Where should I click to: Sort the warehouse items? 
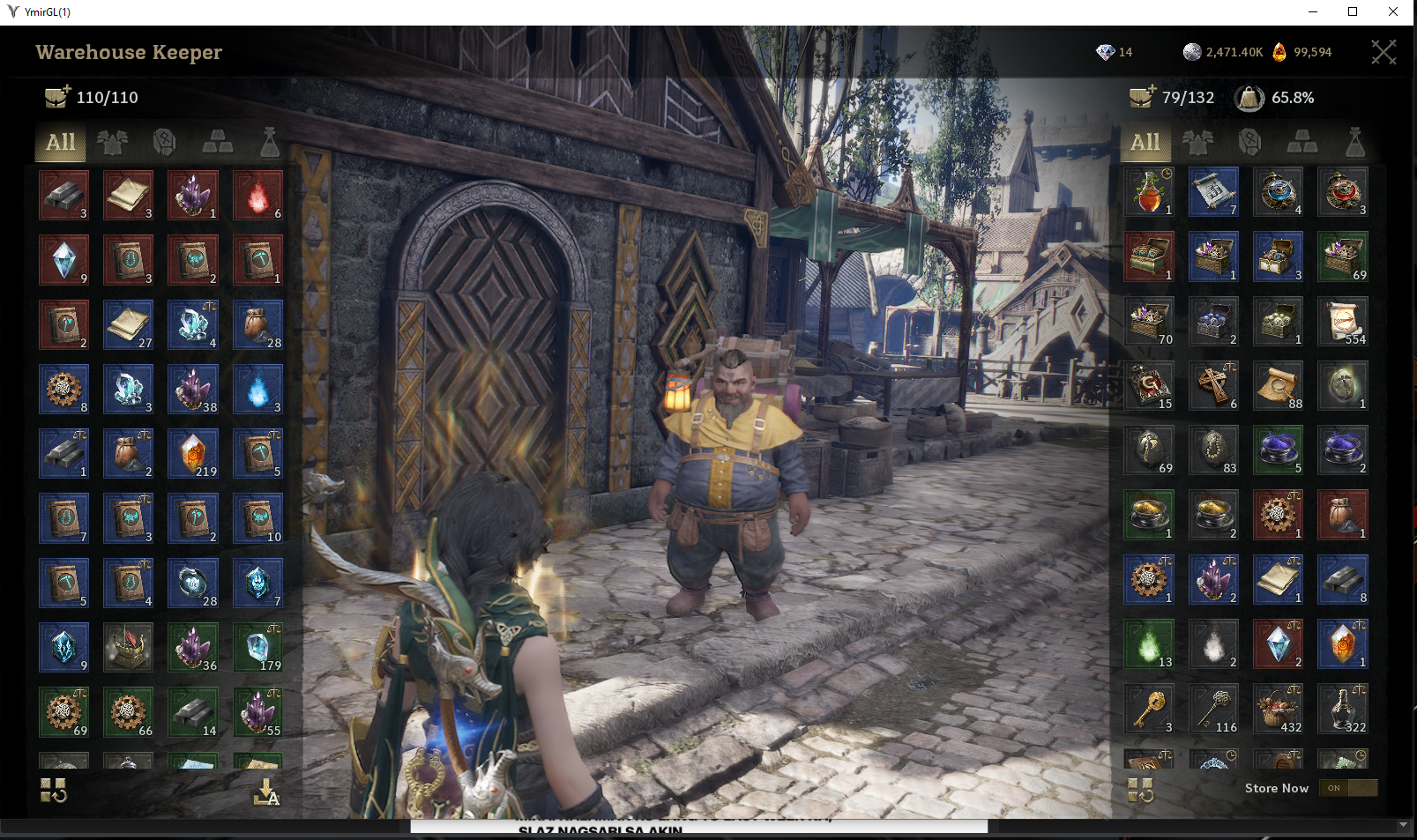(x=54, y=791)
